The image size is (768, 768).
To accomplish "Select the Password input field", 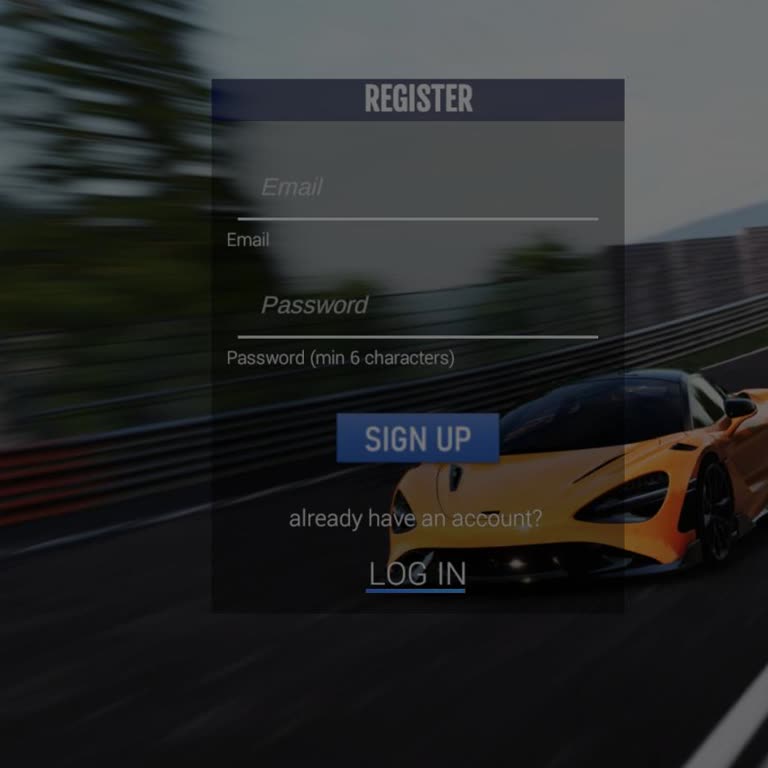I will pyautogui.click(x=417, y=306).
